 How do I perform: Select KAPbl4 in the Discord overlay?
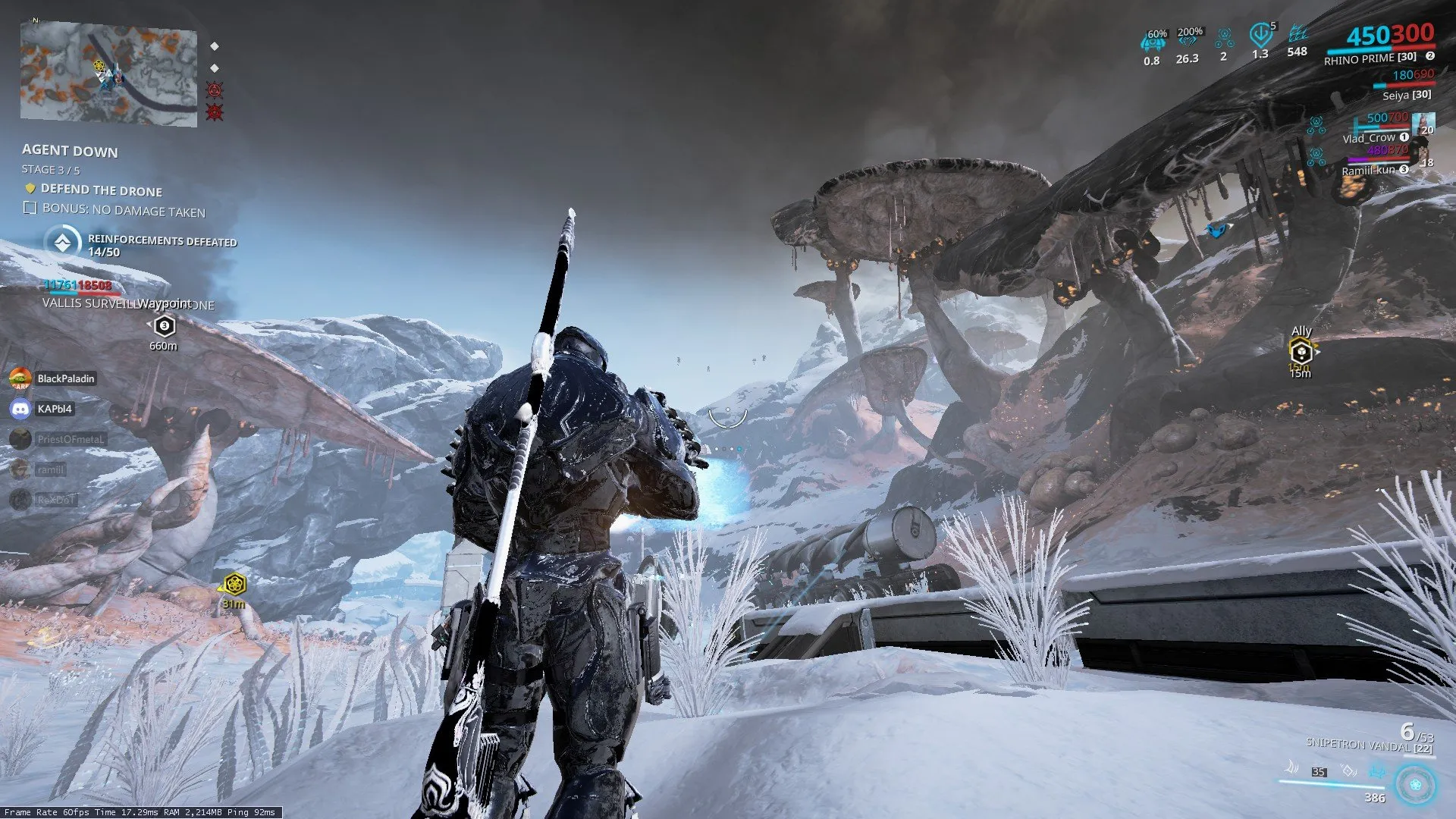(54, 409)
